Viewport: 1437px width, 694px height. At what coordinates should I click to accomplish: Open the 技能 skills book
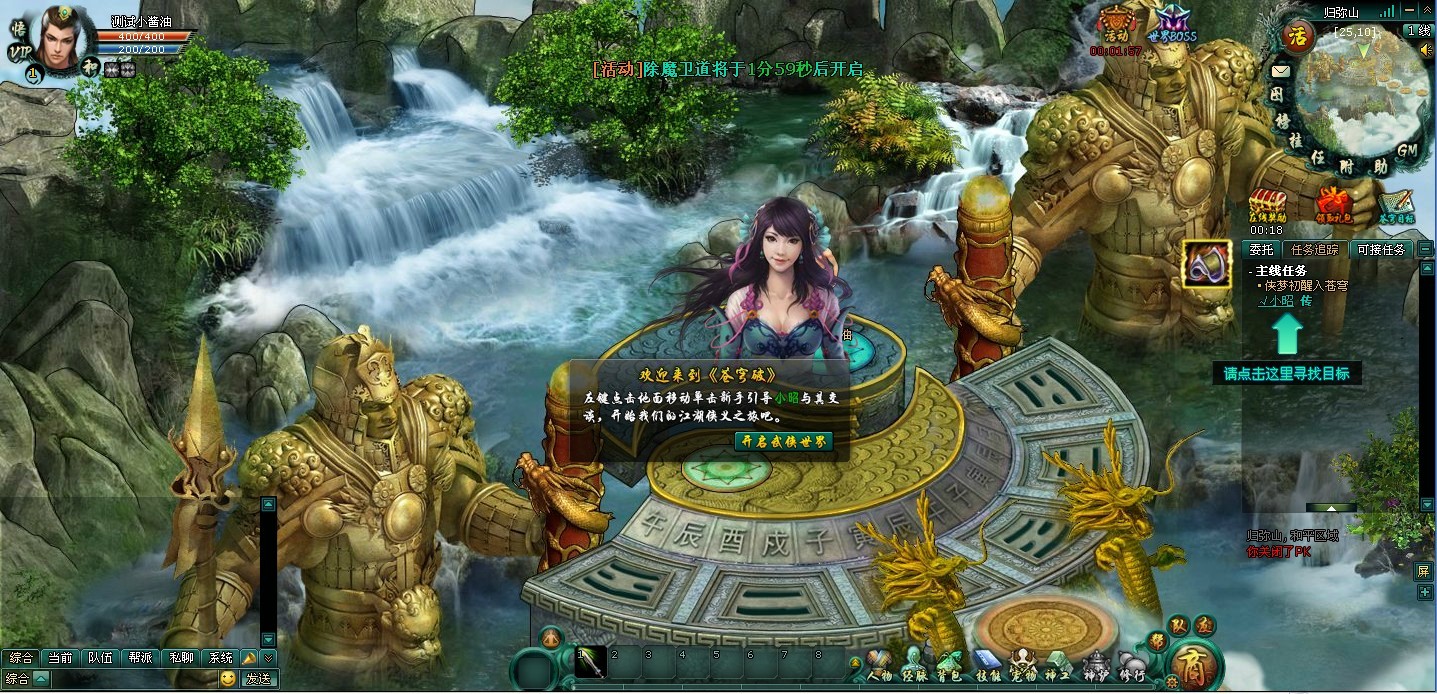click(x=987, y=664)
